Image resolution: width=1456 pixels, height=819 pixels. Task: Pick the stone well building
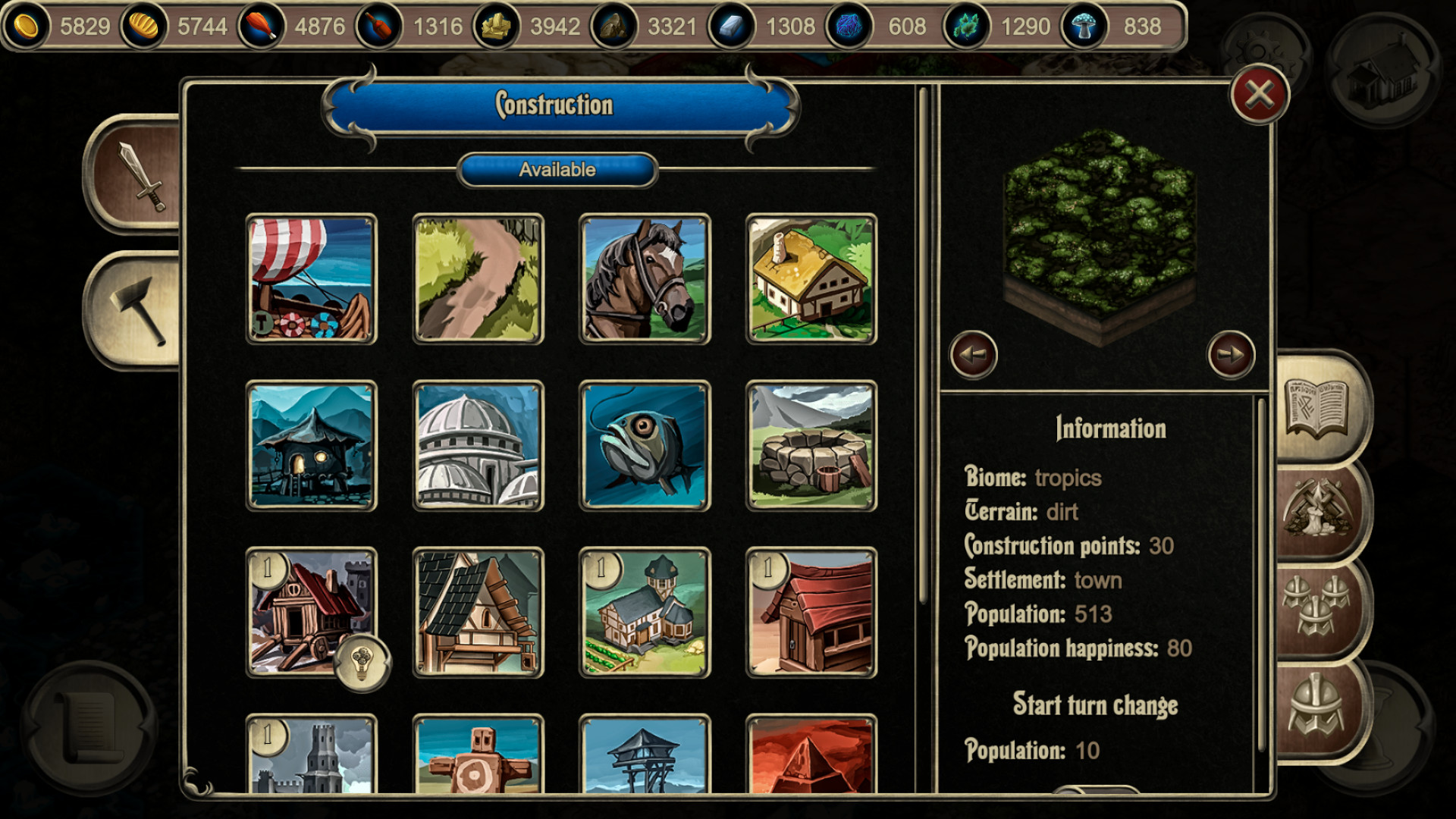[810, 446]
